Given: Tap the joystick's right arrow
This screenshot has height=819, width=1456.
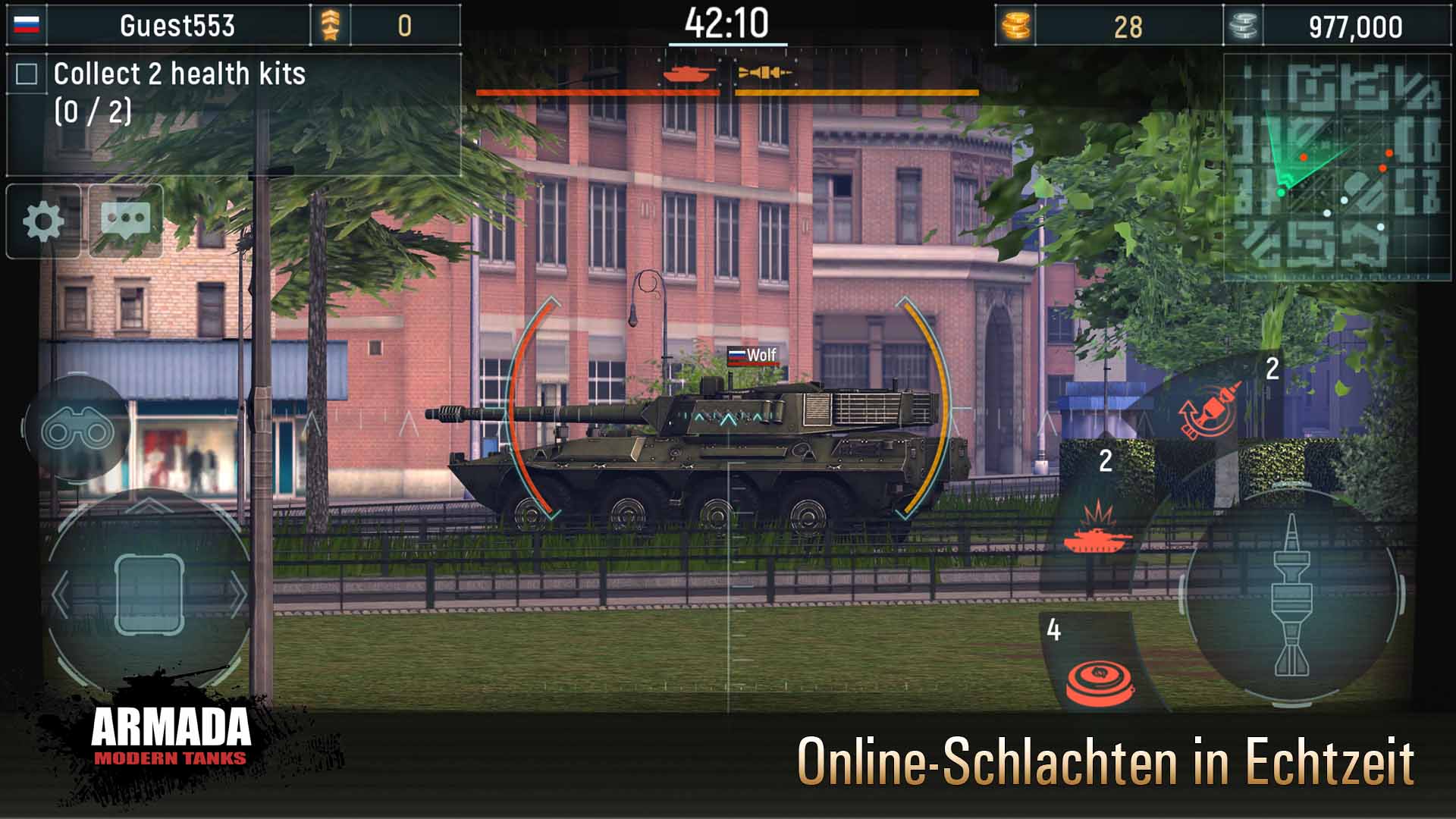Looking at the screenshot, I should (x=238, y=595).
